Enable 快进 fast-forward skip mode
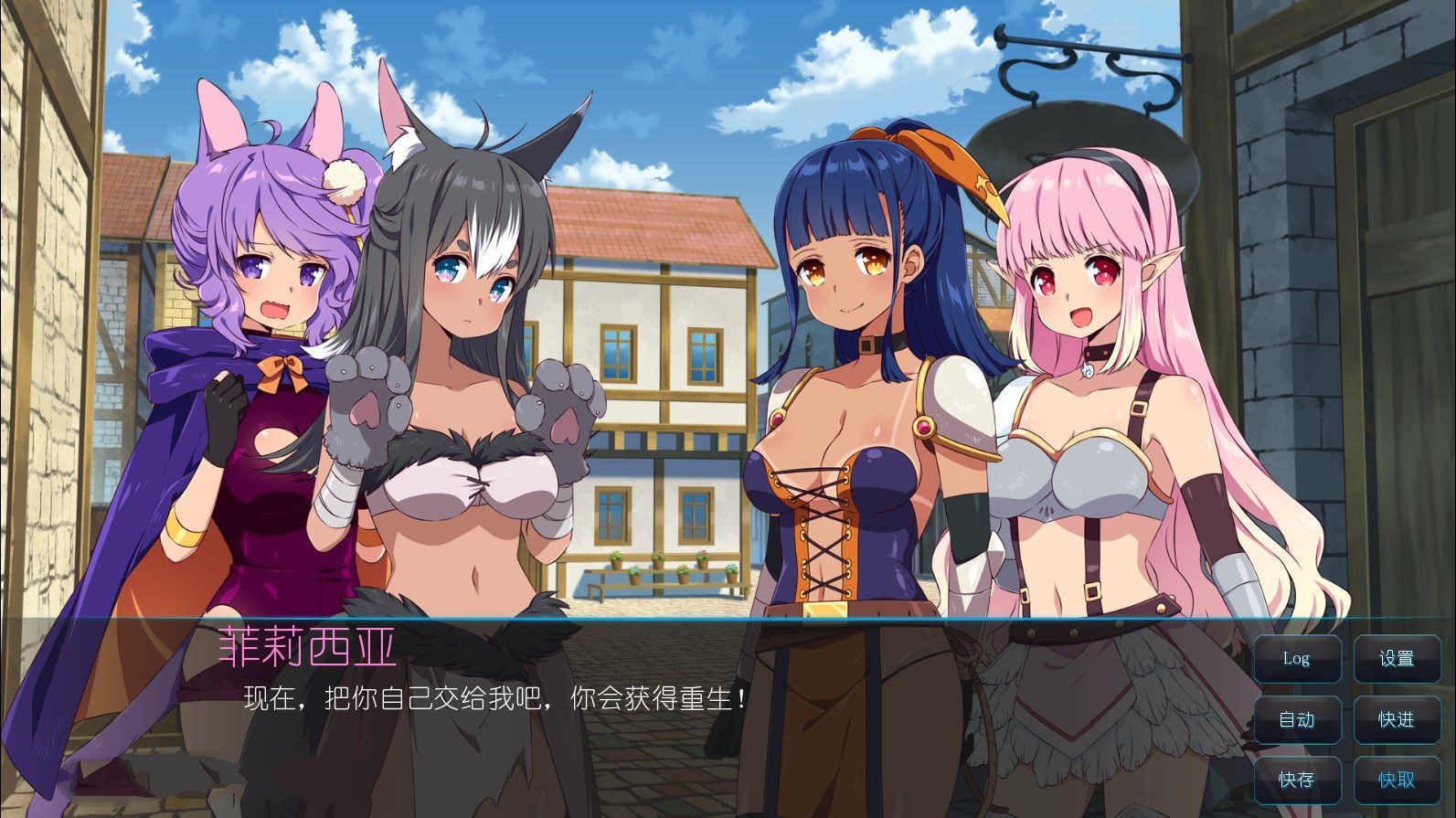The height and width of the screenshot is (818, 1456). coord(1397,720)
